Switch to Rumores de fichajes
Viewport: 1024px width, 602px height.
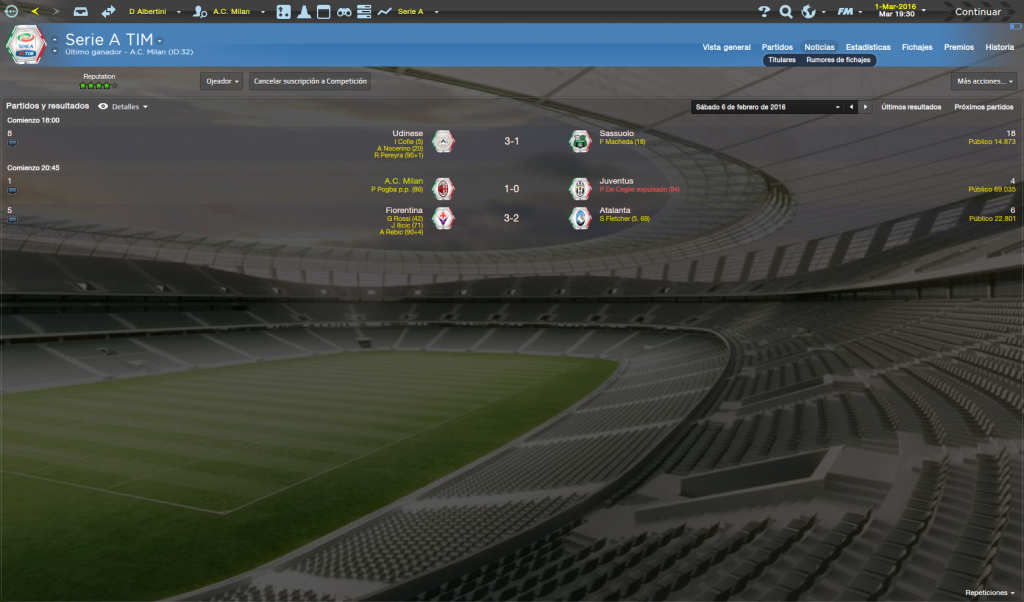coord(839,60)
